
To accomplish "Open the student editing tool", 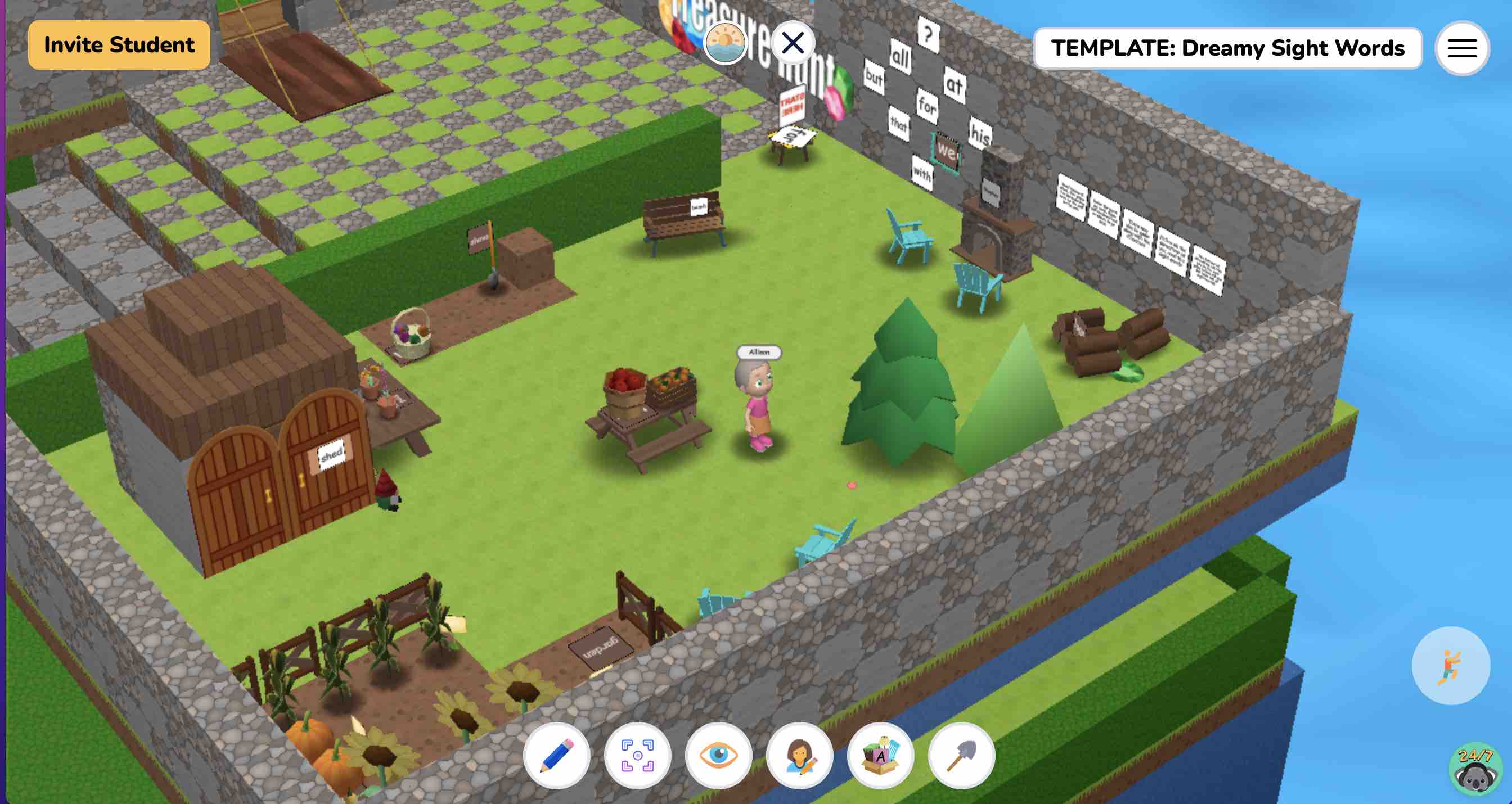I will (799, 756).
